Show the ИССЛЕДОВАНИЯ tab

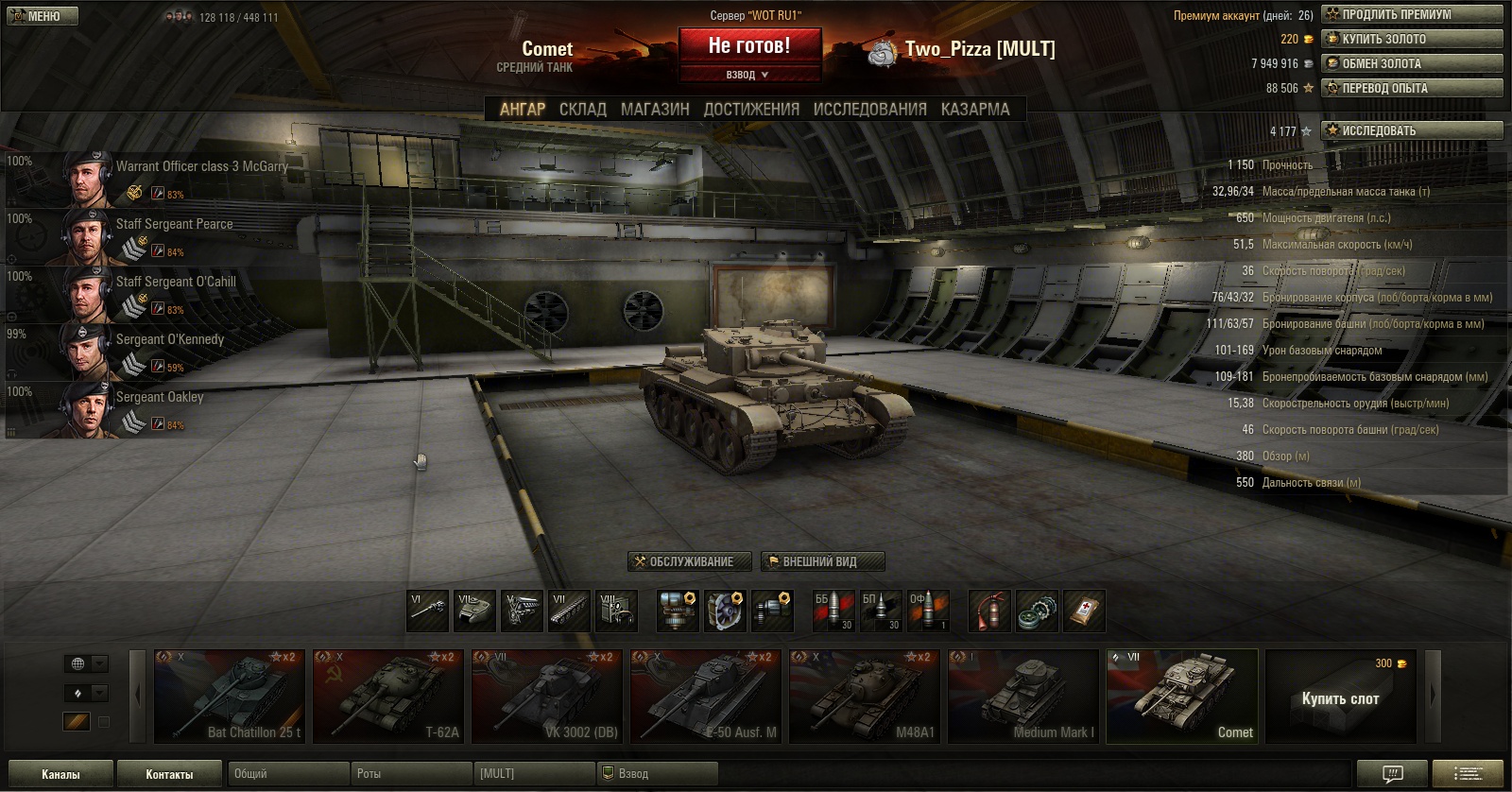pos(869,109)
